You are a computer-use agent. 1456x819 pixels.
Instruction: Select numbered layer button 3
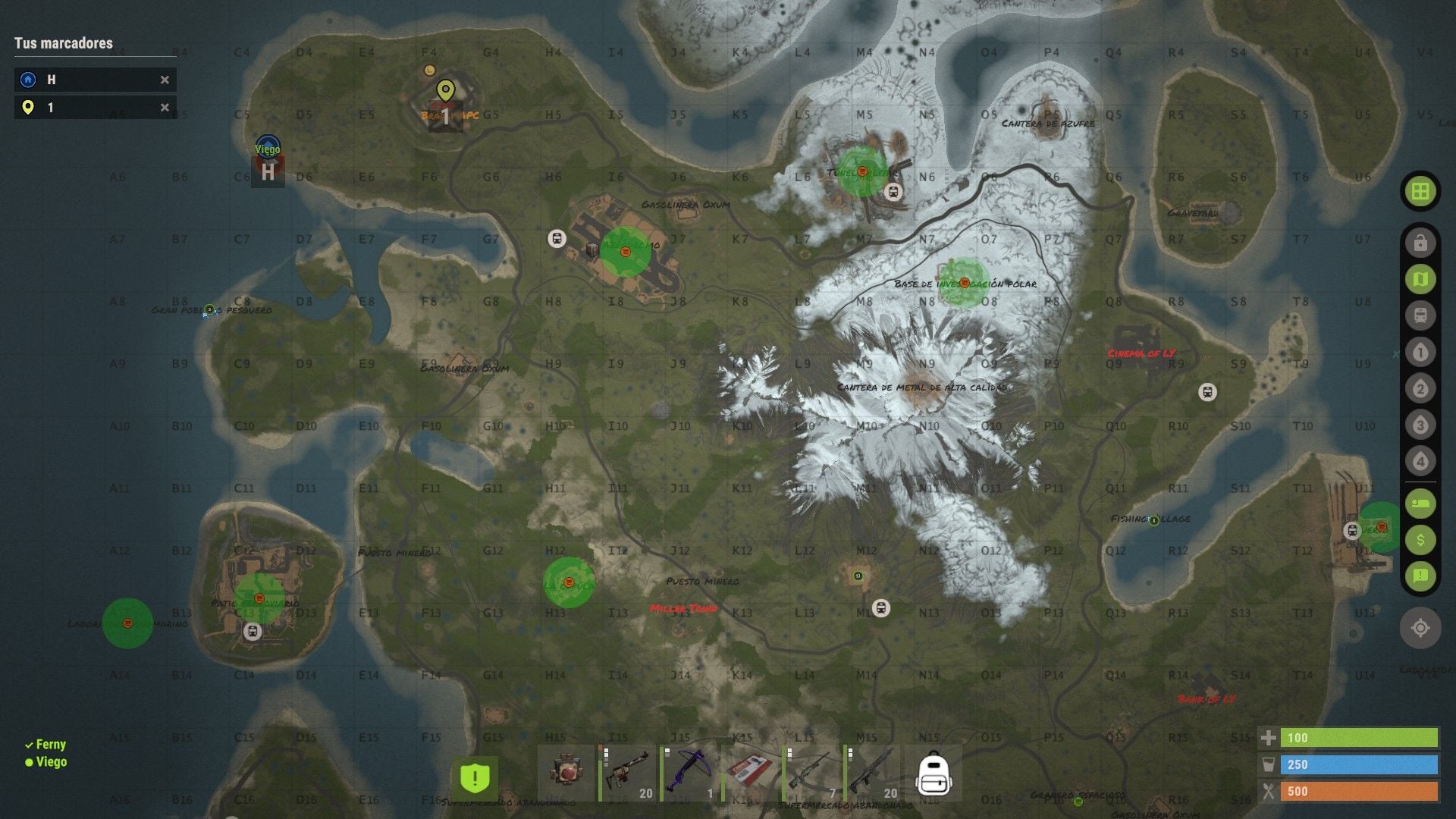1420,425
